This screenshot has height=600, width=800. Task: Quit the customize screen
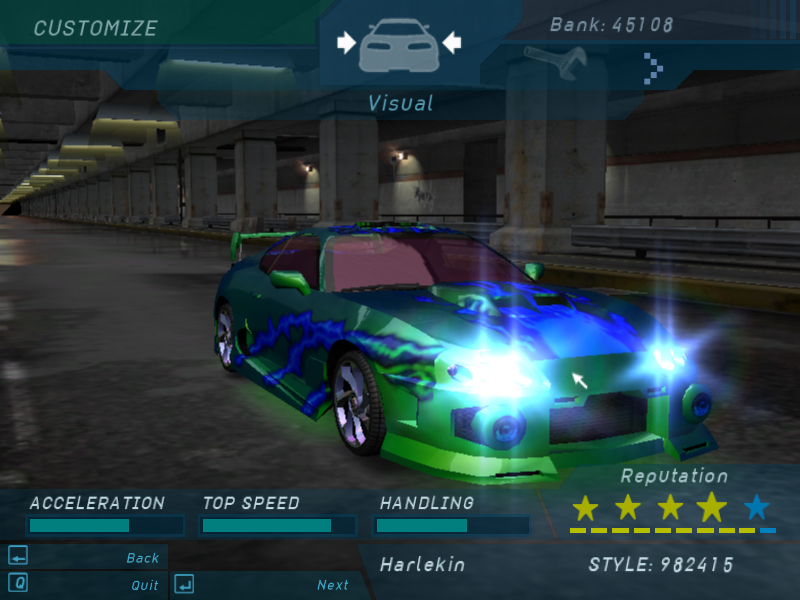tap(144, 585)
